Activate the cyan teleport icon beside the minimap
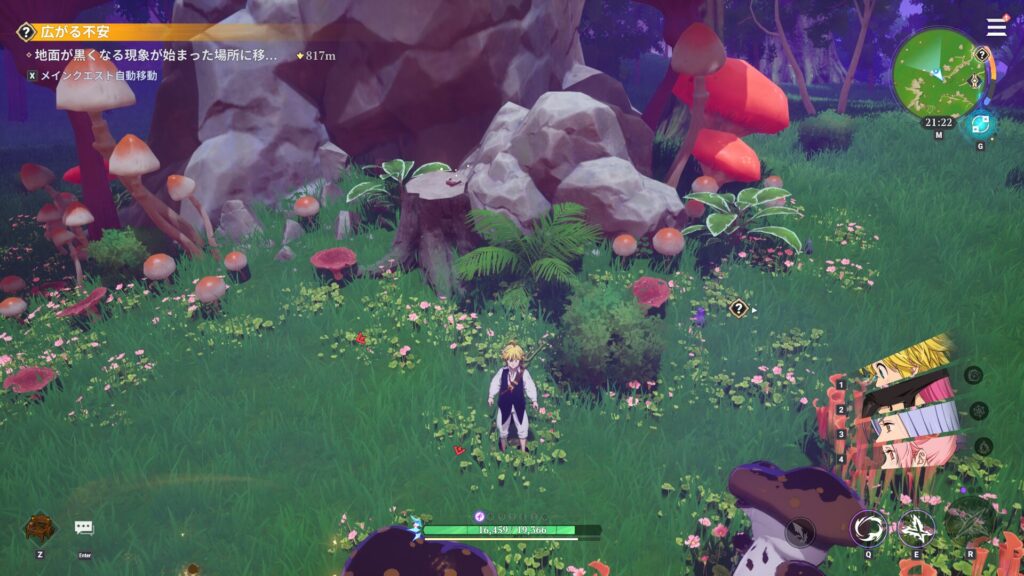Viewport: 1024px width, 576px height. click(979, 125)
